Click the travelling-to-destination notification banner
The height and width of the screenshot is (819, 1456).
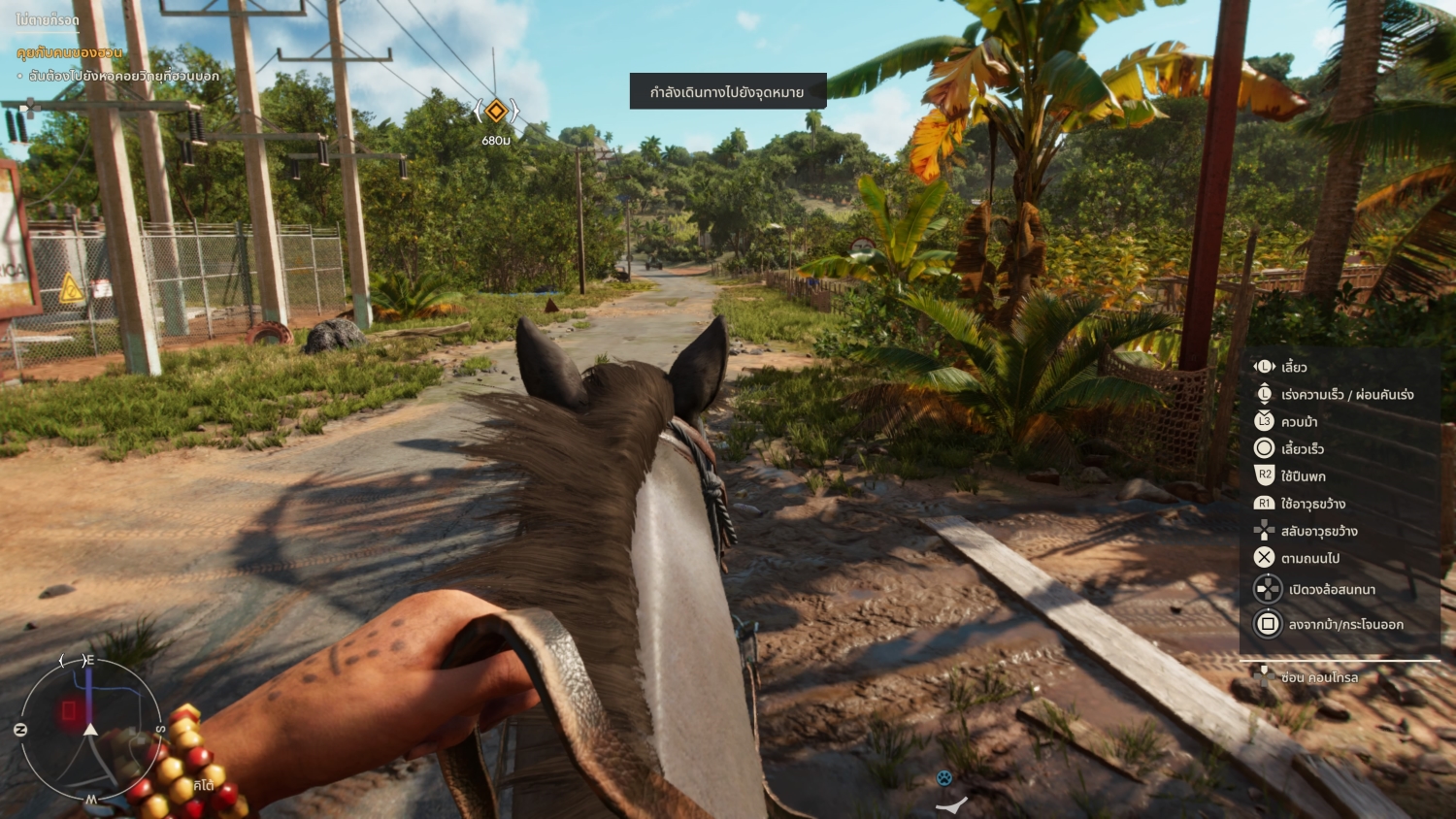pyautogui.click(x=727, y=92)
